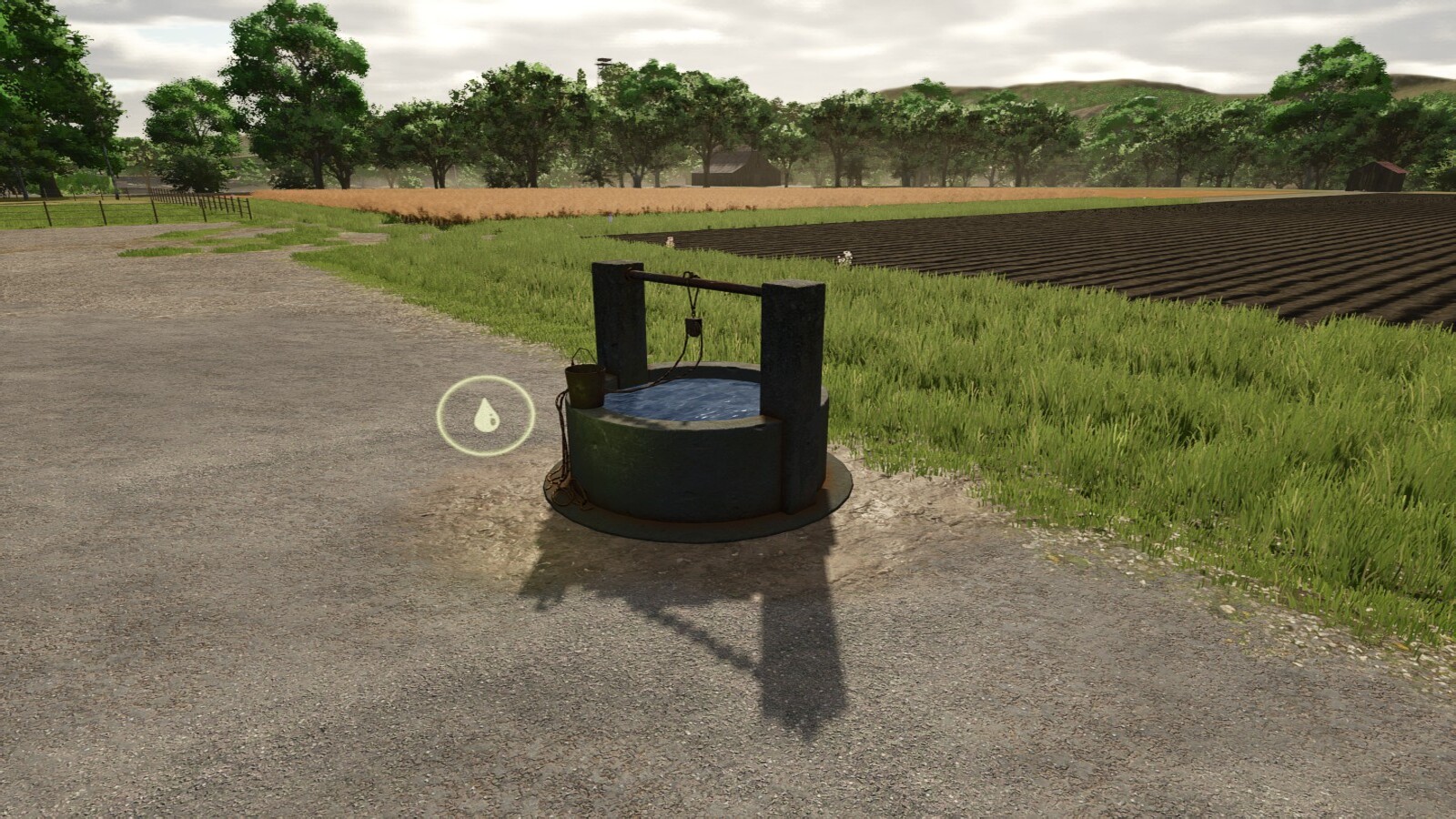Select the water droplet inside the circle marker
1456x819 pixels.
pos(486,414)
